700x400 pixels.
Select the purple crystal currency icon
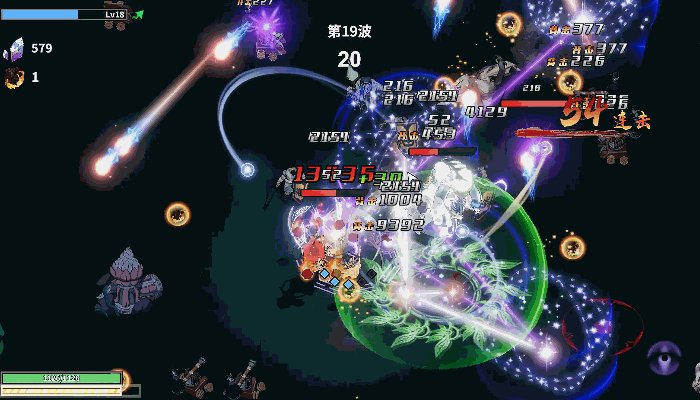[x=15, y=48]
